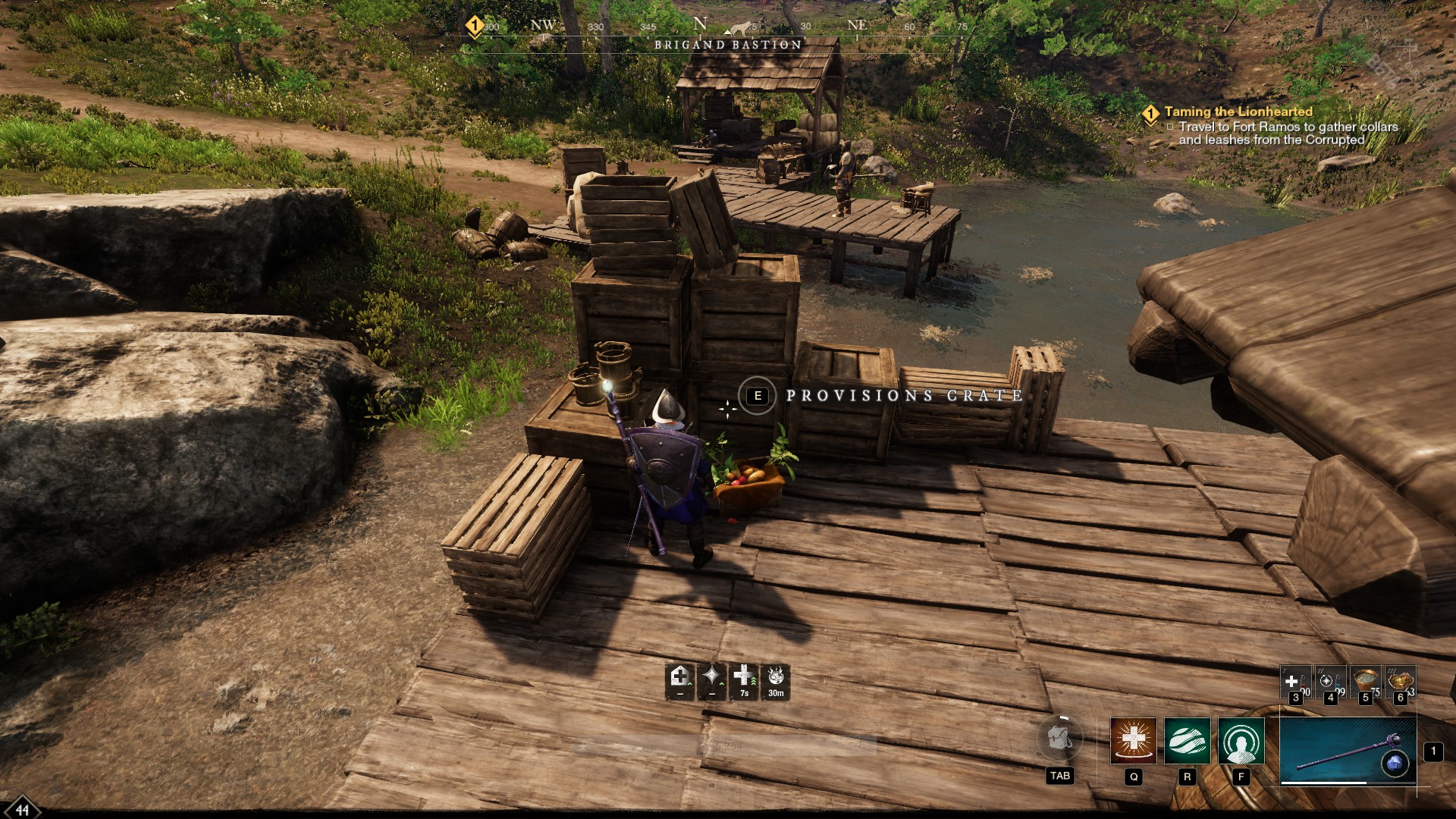Click the 7s healing boost buff icon
Screen dimensions: 1456x819
[x=743, y=679]
